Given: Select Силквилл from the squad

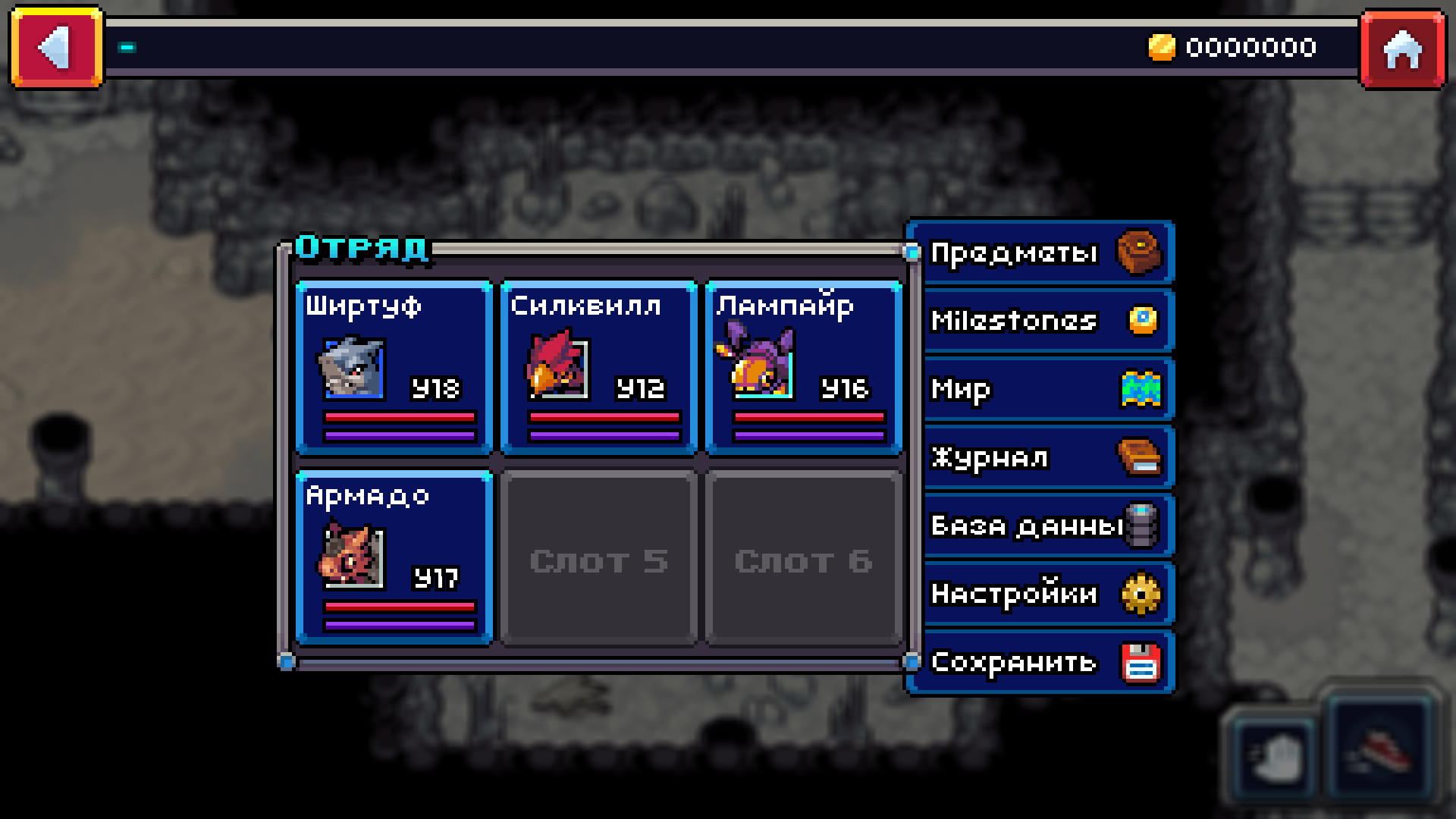Looking at the screenshot, I should click(598, 366).
